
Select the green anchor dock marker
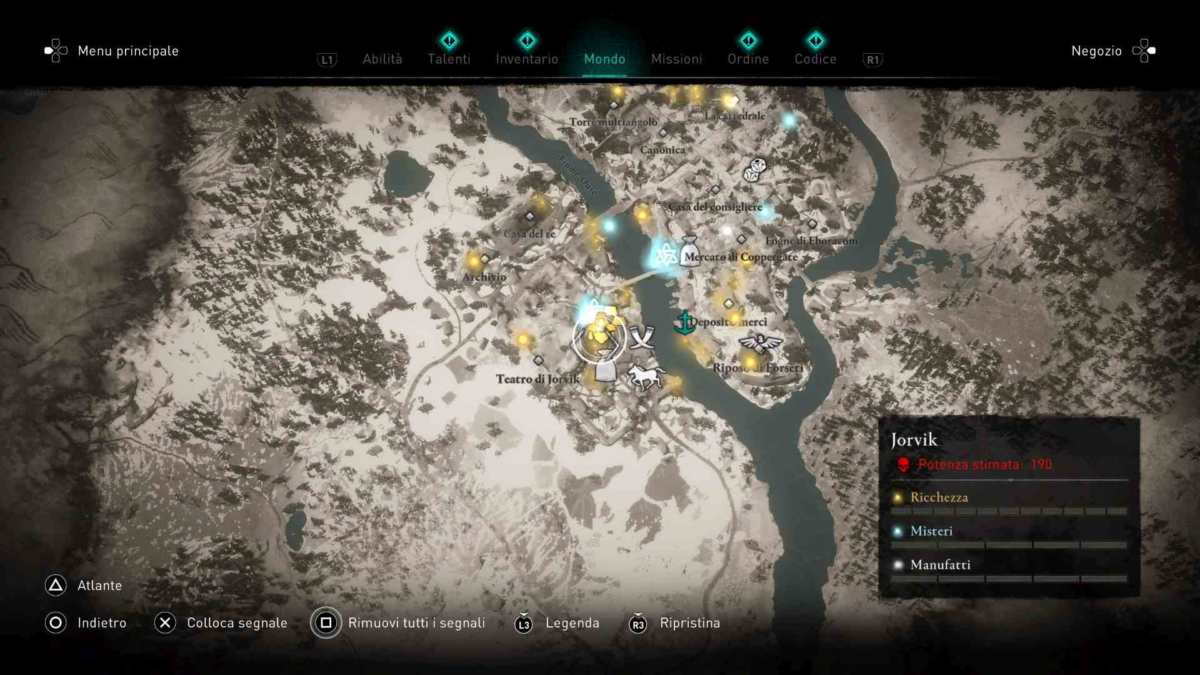tap(682, 322)
